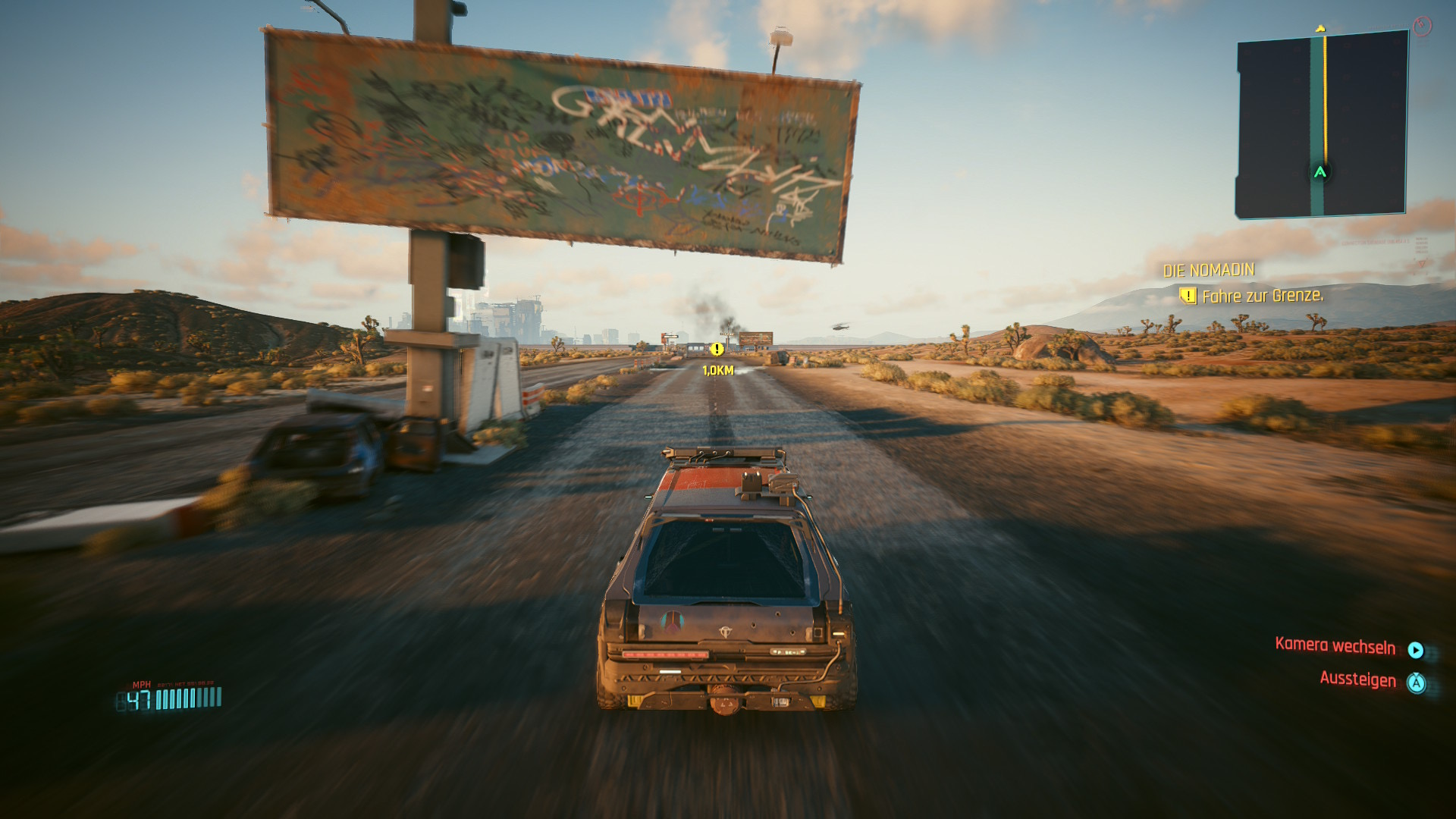Viewport: 1456px width, 819px height.
Task: Click the 'DIE NOMADIN' quest title
Action: (x=1209, y=270)
